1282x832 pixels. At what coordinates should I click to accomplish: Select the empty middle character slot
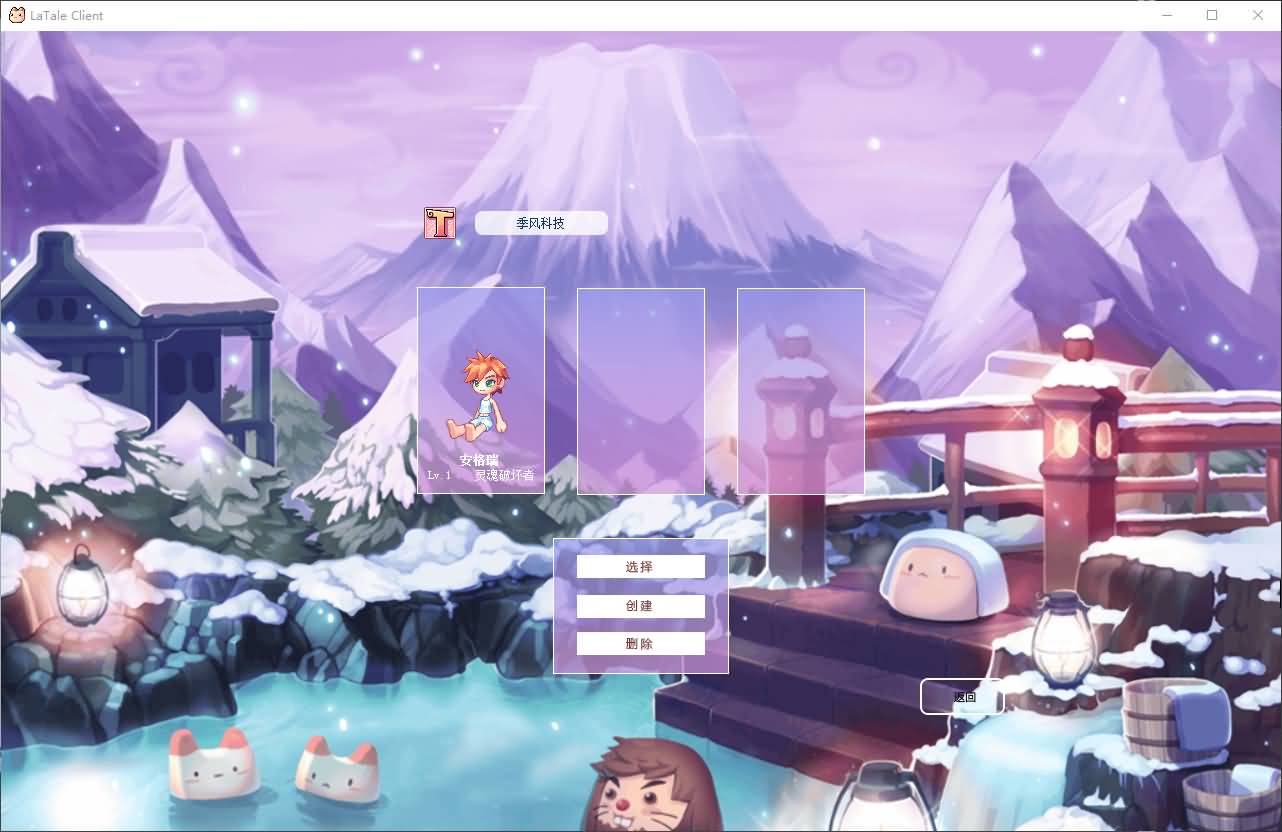point(640,390)
